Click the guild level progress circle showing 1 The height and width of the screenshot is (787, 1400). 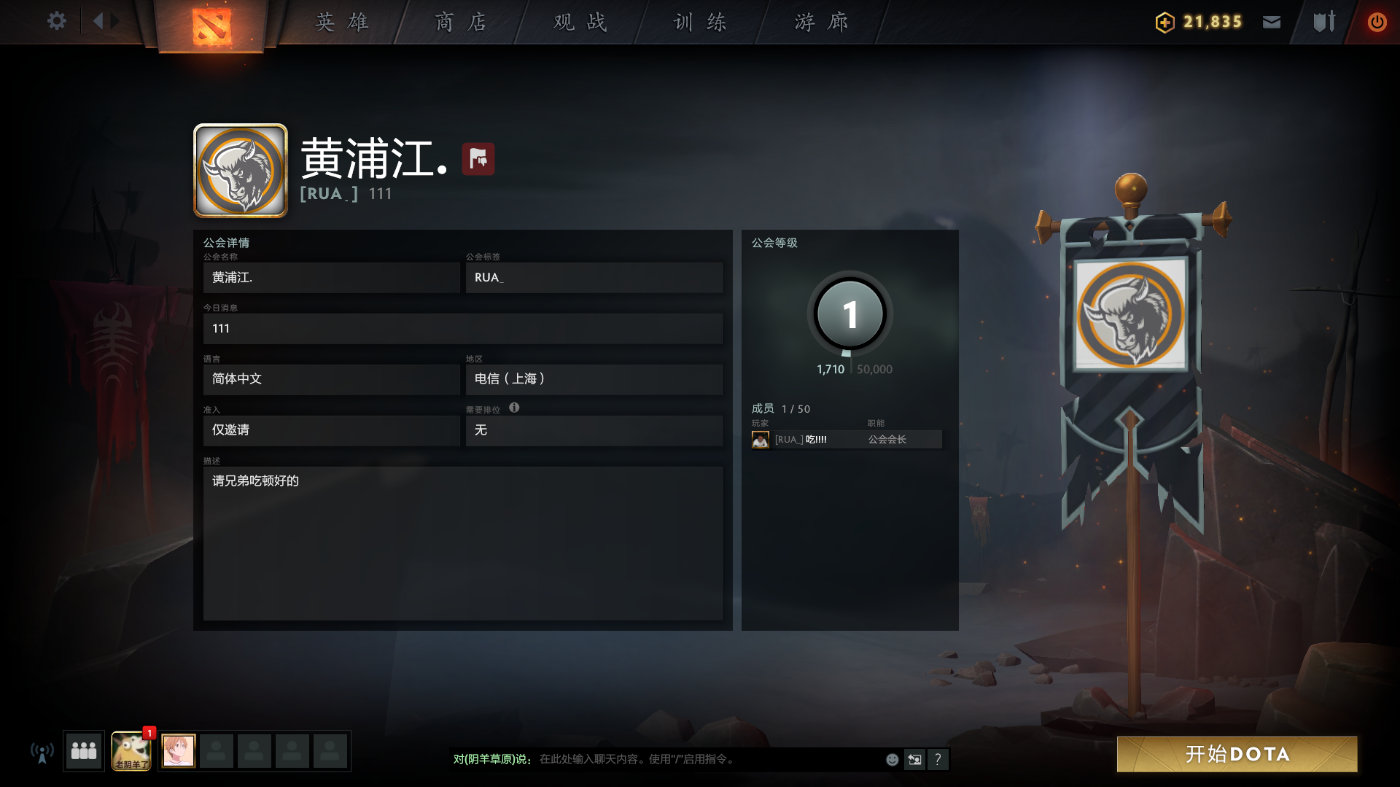[849, 313]
